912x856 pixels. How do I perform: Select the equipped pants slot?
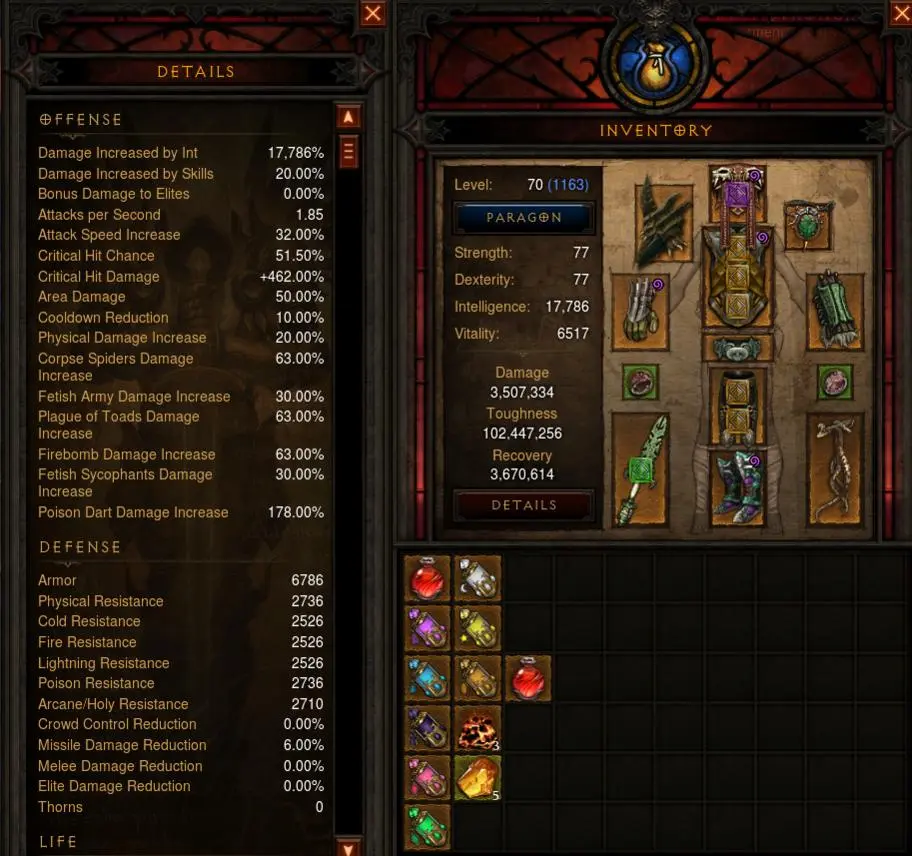737,405
